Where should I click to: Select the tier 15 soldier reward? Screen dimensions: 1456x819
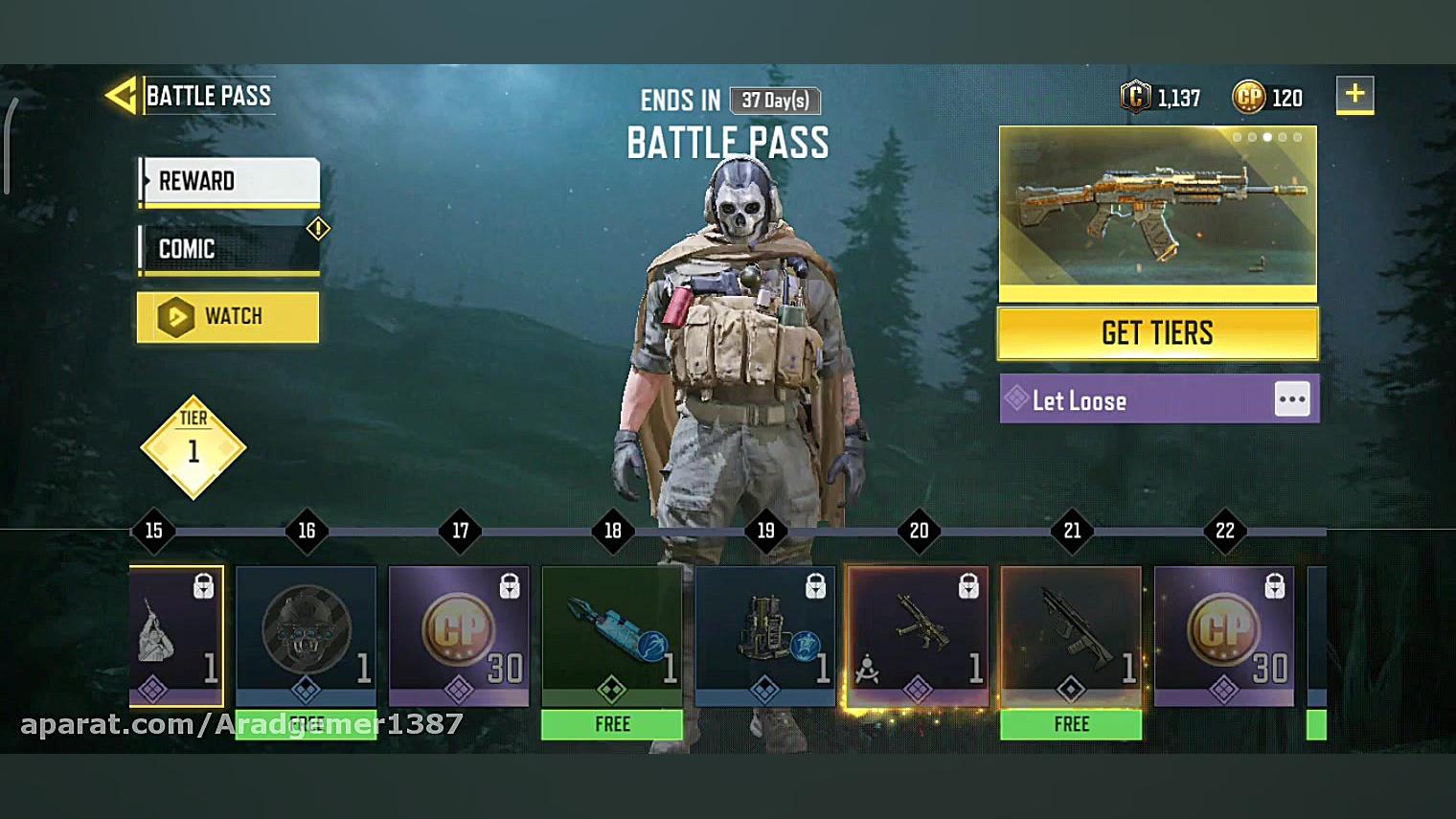tap(176, 636)
